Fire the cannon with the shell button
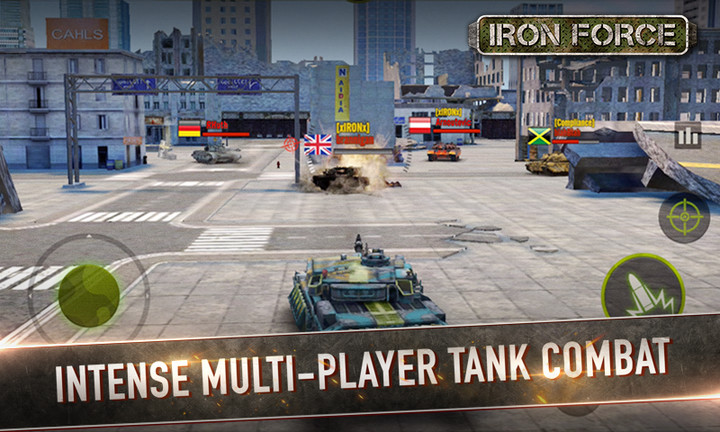The image size is (720, 432). click(643, 291)
